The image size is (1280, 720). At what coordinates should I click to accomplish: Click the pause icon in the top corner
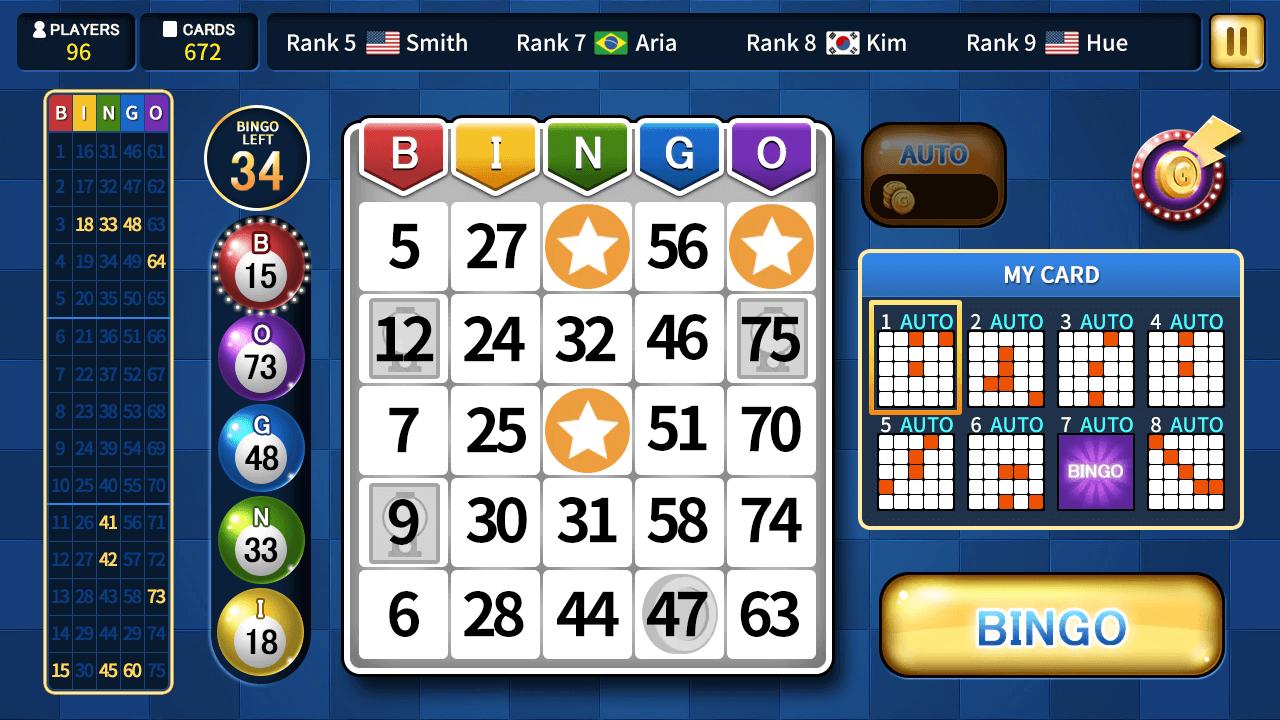pos(1236,42)
